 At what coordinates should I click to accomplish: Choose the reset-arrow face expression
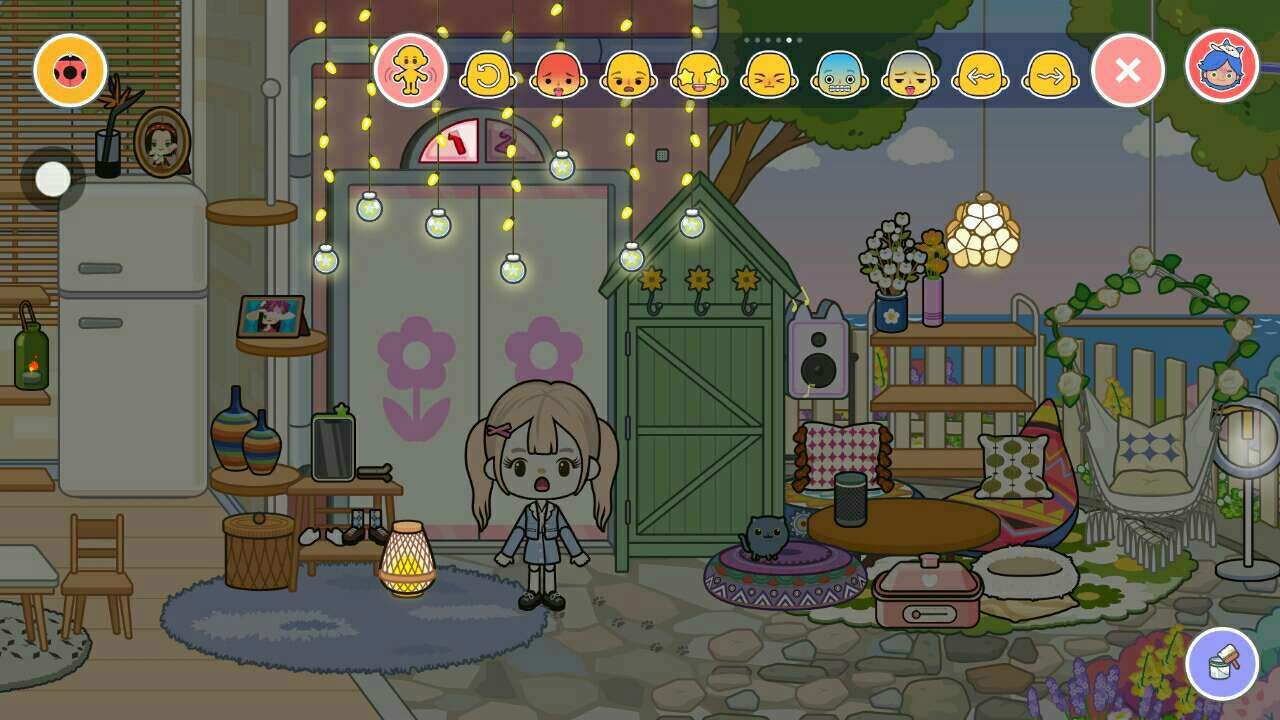point(488,74)
